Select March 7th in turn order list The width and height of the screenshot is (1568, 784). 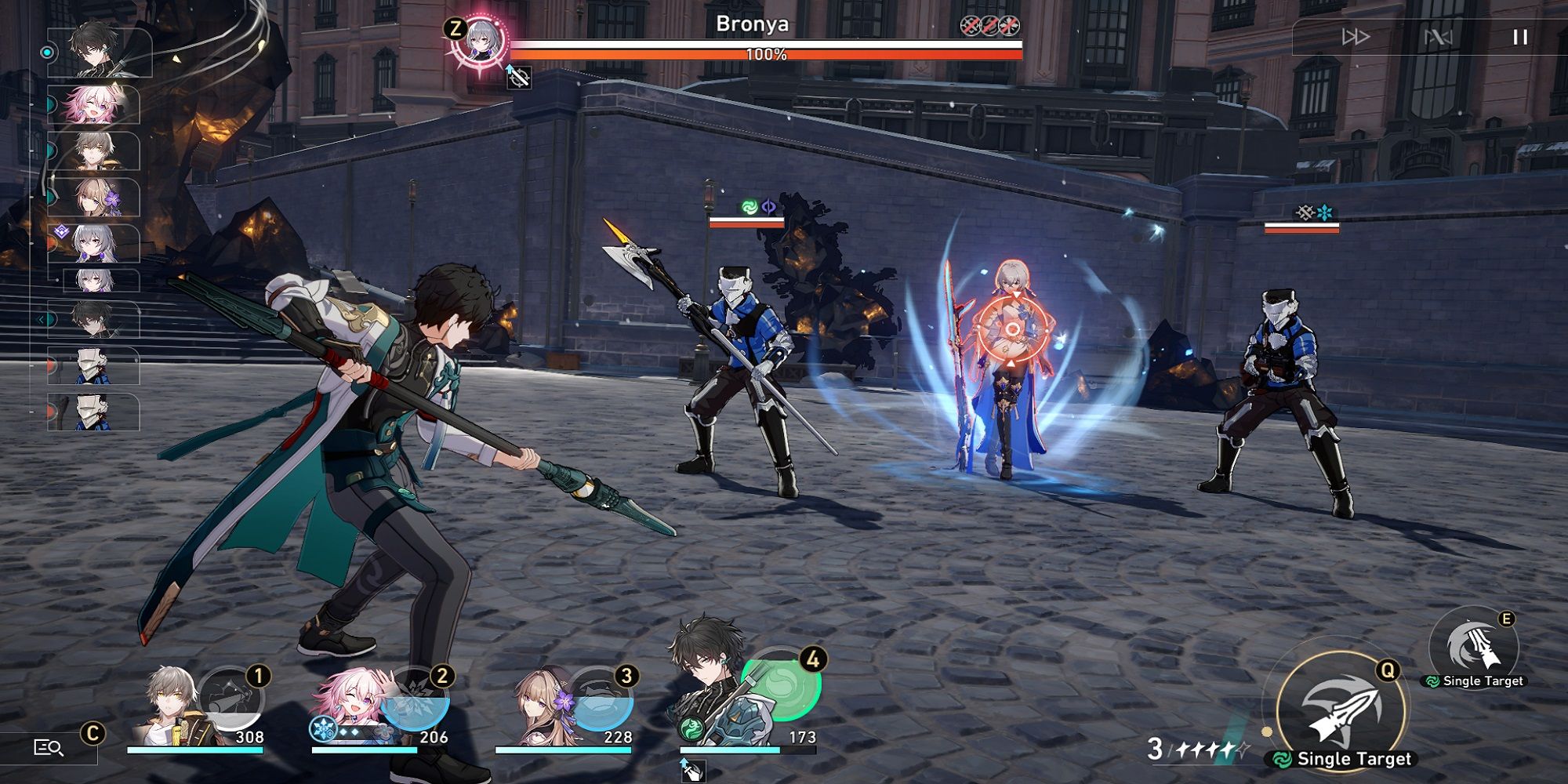tap(94, 105)
